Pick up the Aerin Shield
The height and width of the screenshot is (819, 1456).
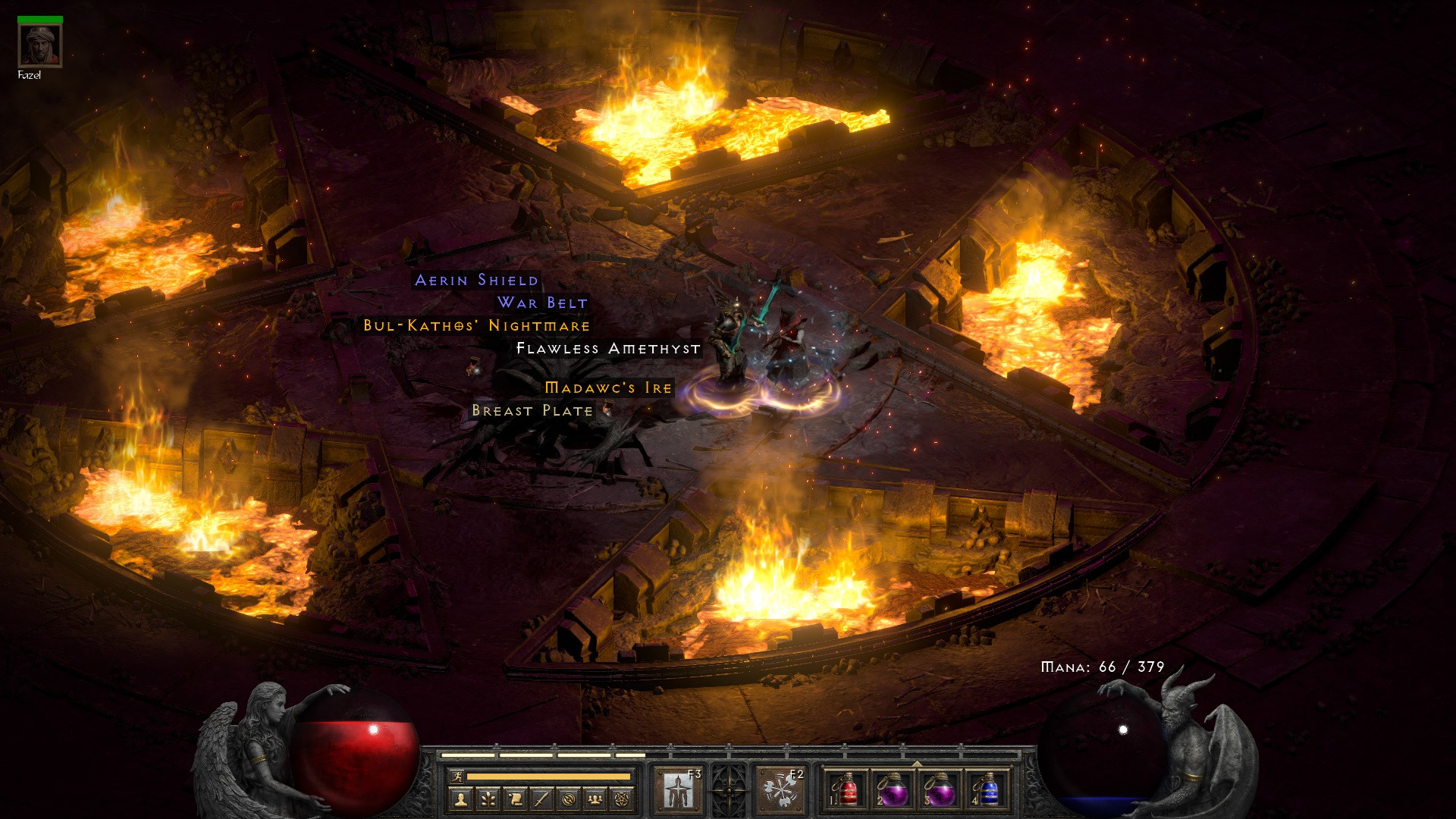[476, 281]
